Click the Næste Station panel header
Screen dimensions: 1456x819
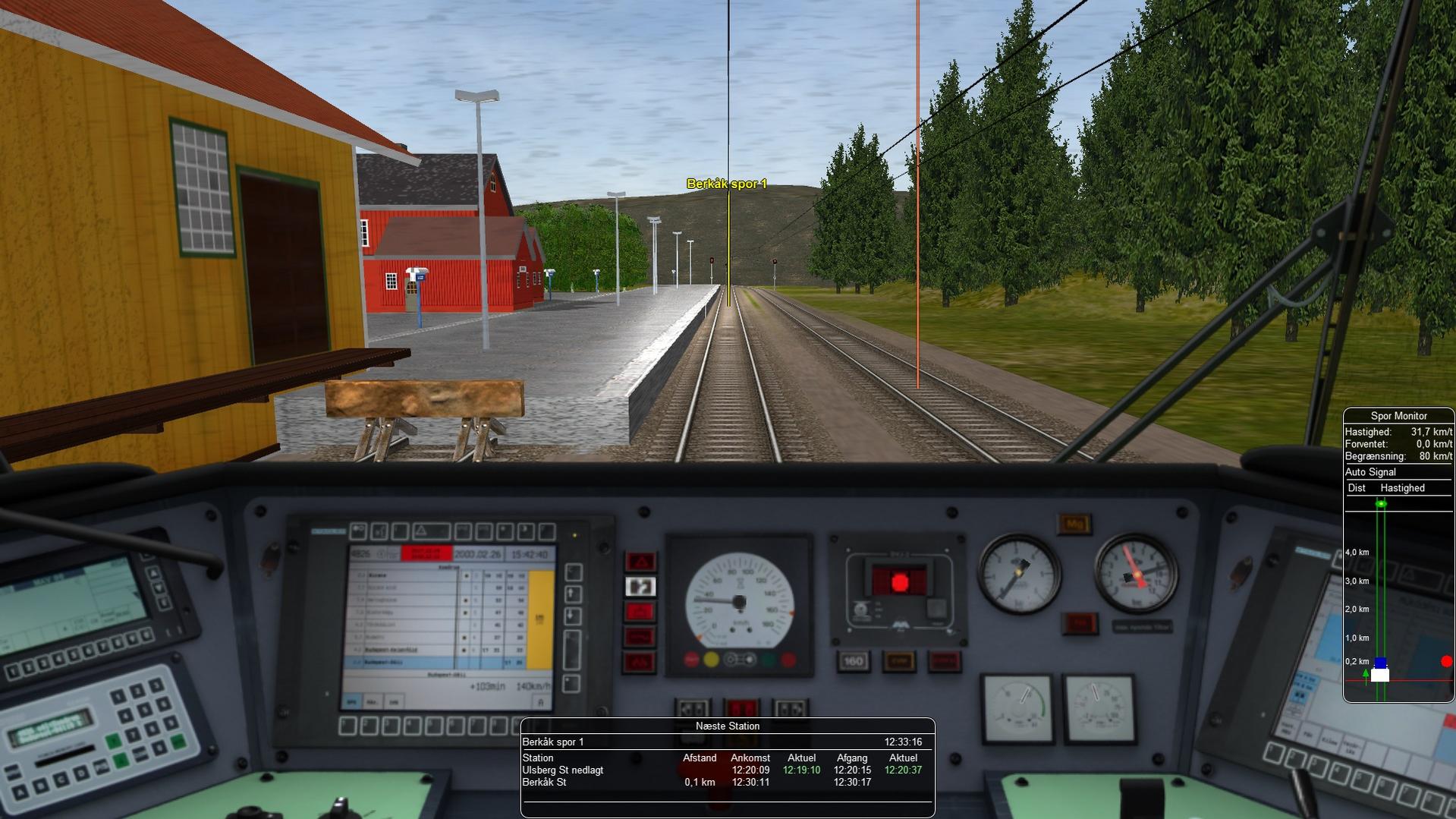tap(727, 726)
